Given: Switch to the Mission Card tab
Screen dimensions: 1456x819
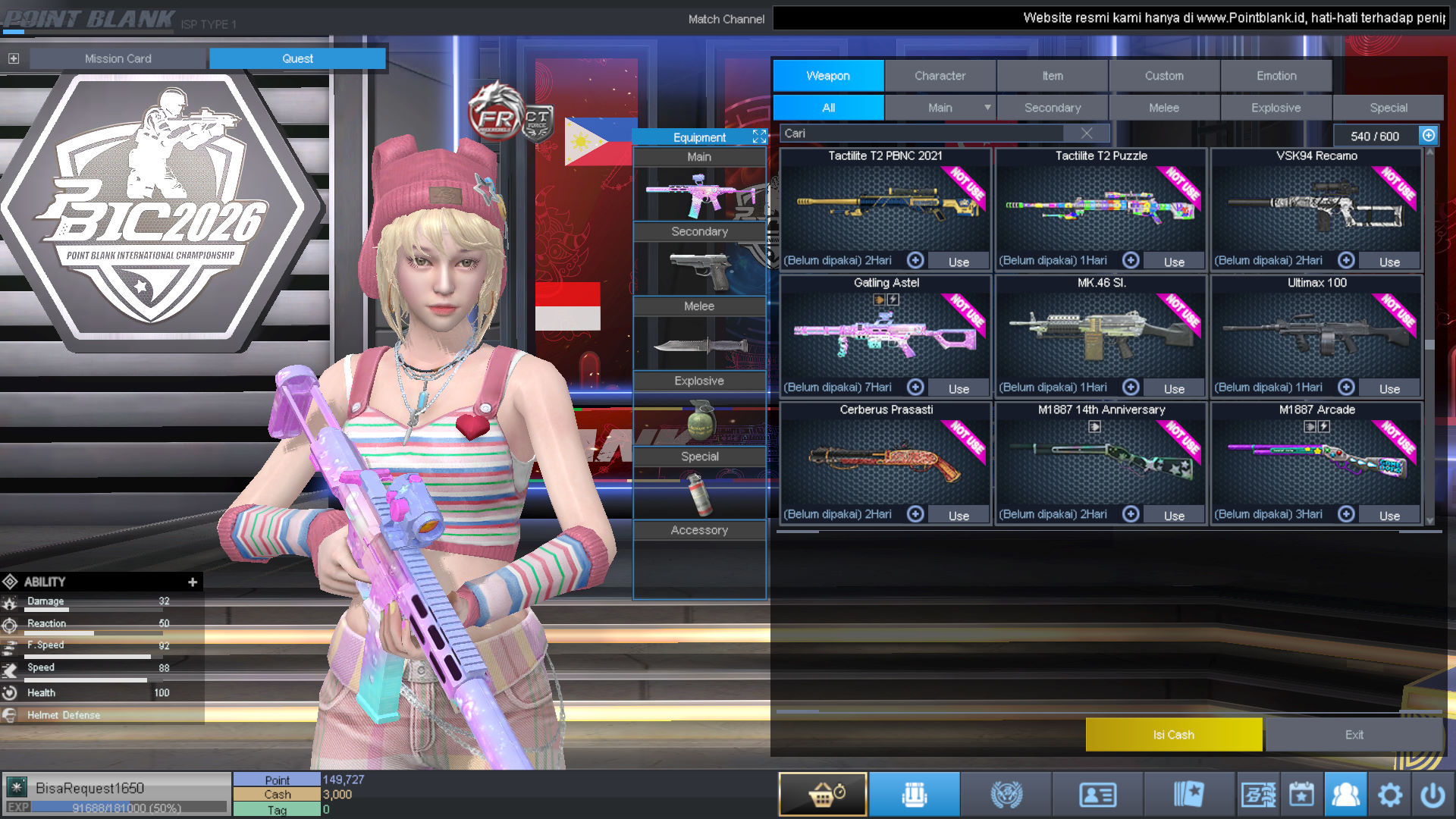Looking at the screenshot, I should (118, 58).
